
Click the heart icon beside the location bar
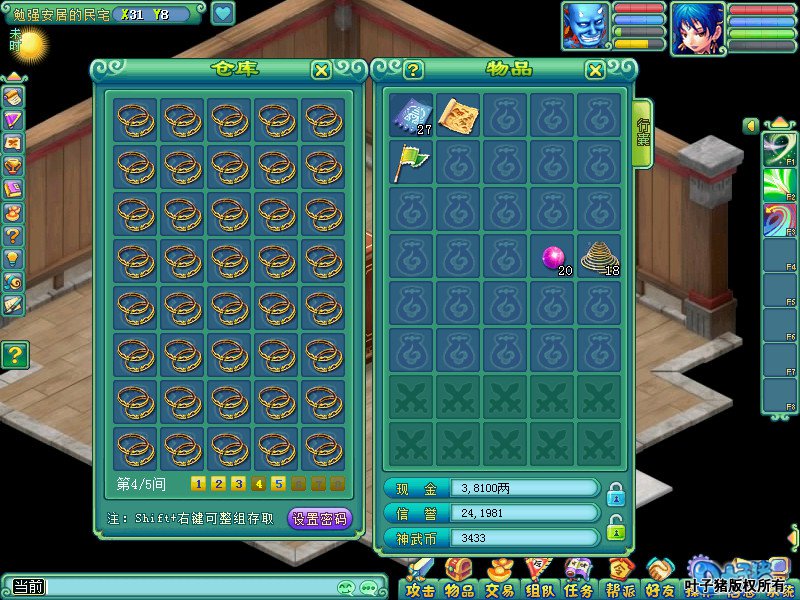[x=223, y=14]
